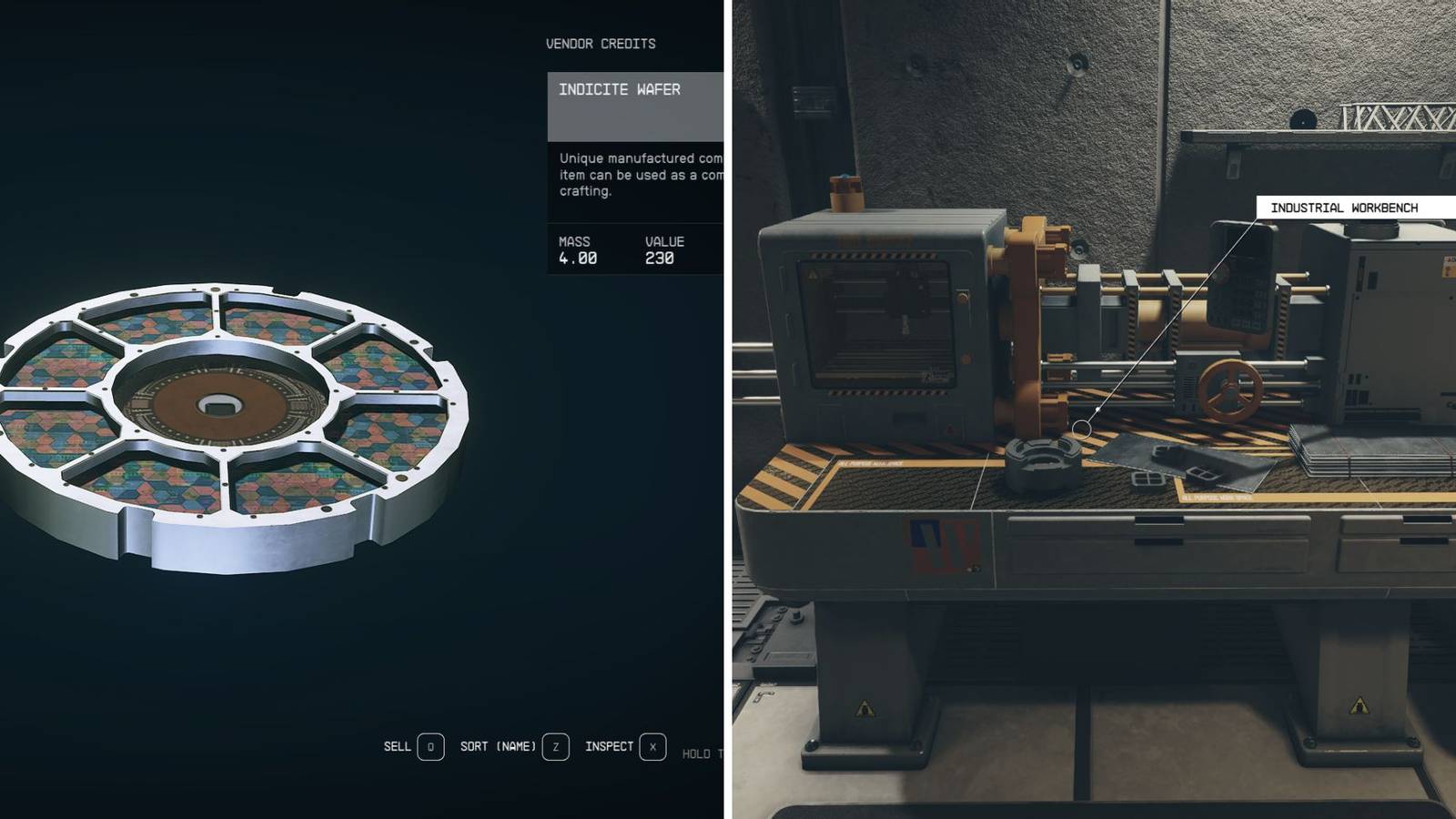The height and width of the screenshot is (819, 1456).
Task: Click the Industrial Workbench label
Action: 1345,207
